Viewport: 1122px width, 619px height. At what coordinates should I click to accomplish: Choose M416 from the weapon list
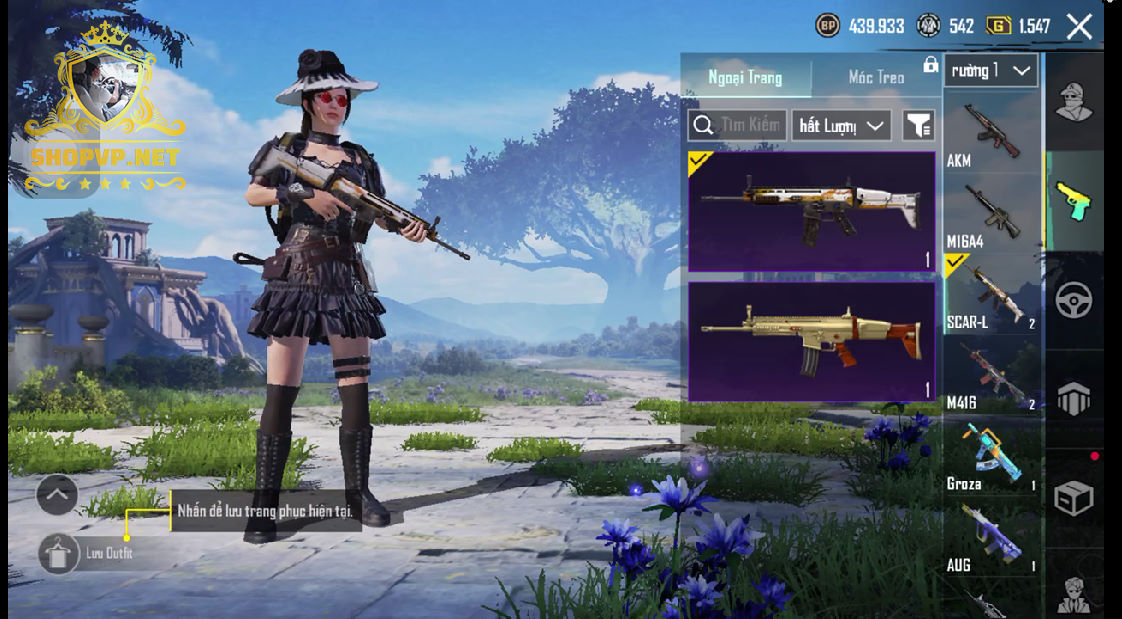coord(991,376)
